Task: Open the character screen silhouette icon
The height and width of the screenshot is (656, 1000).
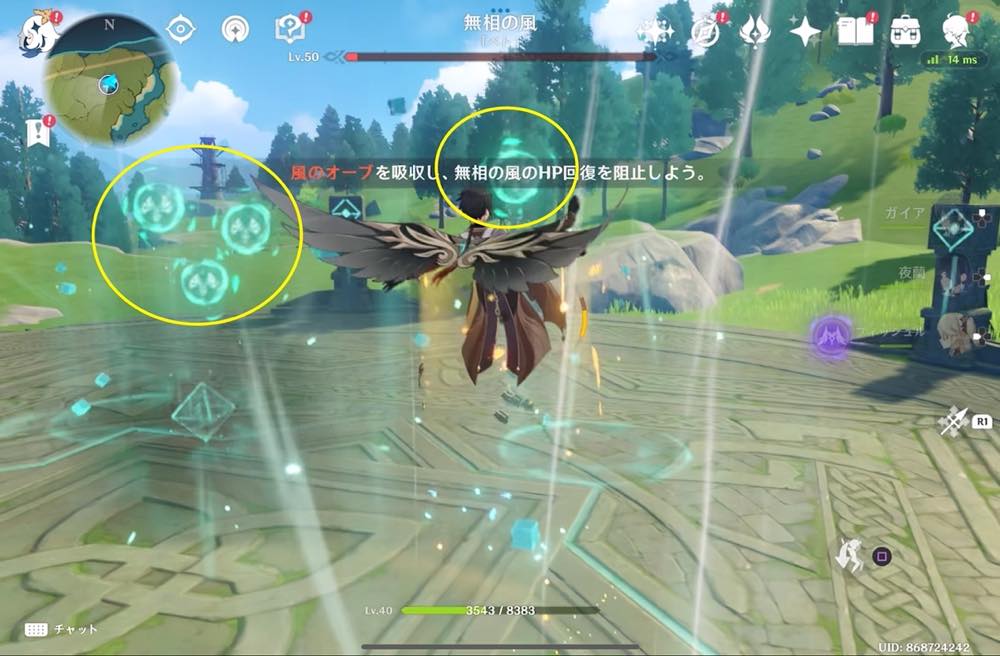Action: point(958,31)
